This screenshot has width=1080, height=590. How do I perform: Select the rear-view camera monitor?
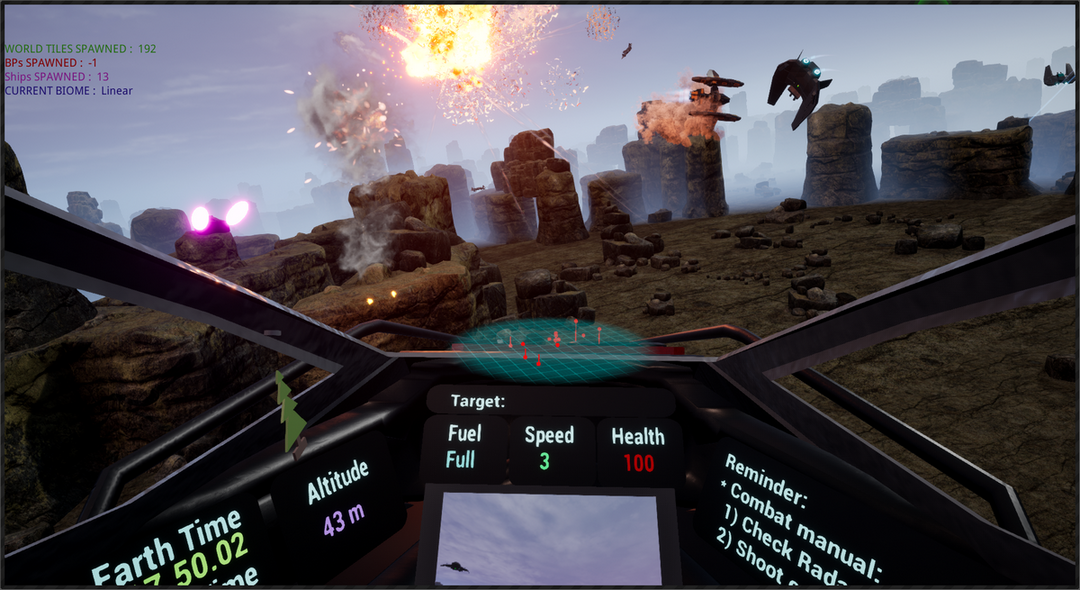[x=549, y=536]
